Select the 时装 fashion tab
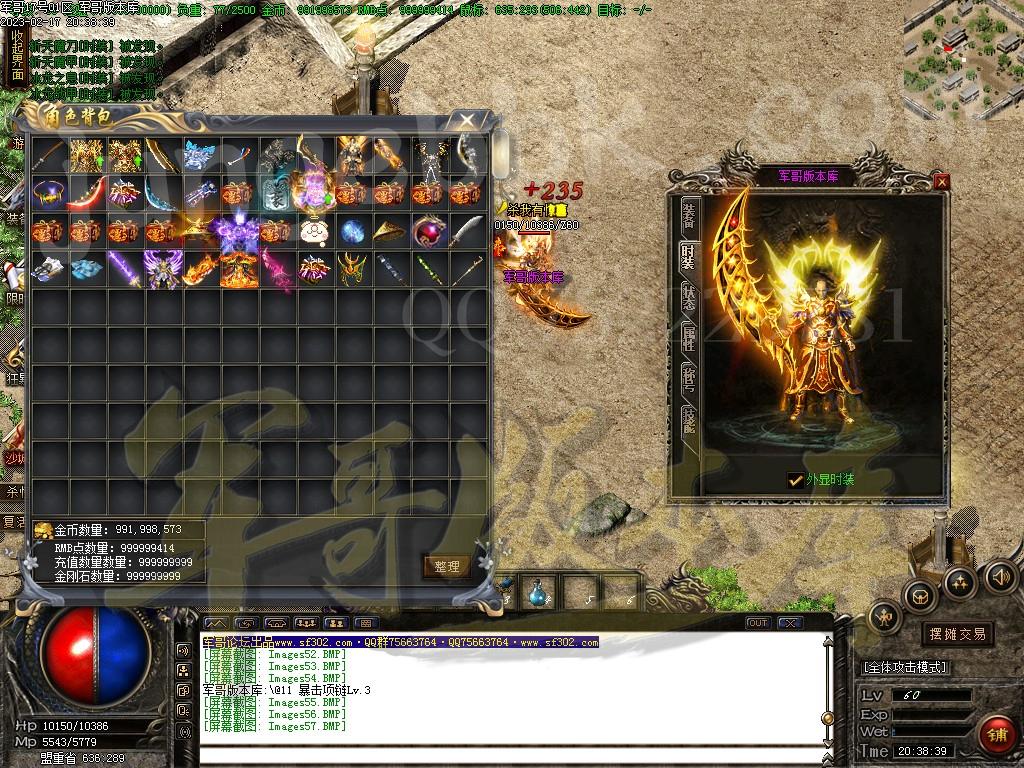This screenshot has width=1024, height=768. tap(688, 256)
